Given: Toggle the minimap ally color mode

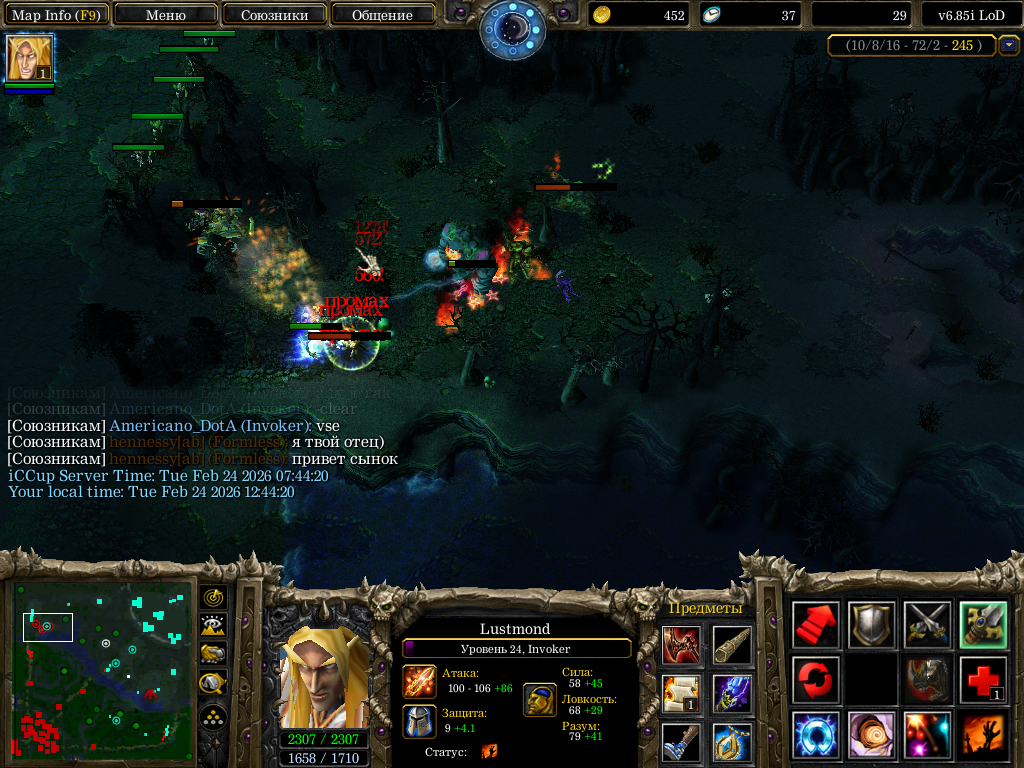Looking at the screenshot, I should point(214,654).
